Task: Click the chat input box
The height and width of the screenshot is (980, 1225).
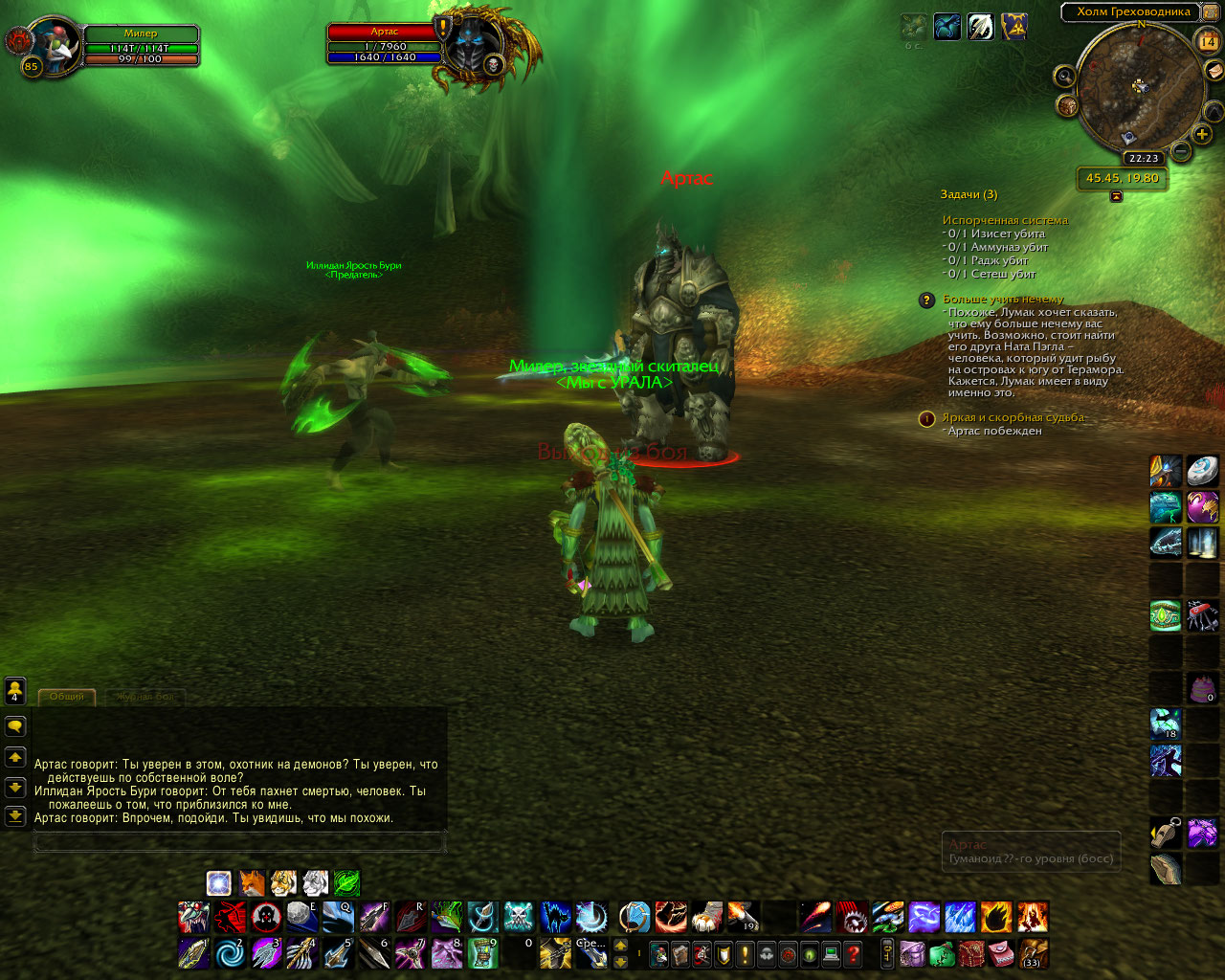Action: pos(239,842)
